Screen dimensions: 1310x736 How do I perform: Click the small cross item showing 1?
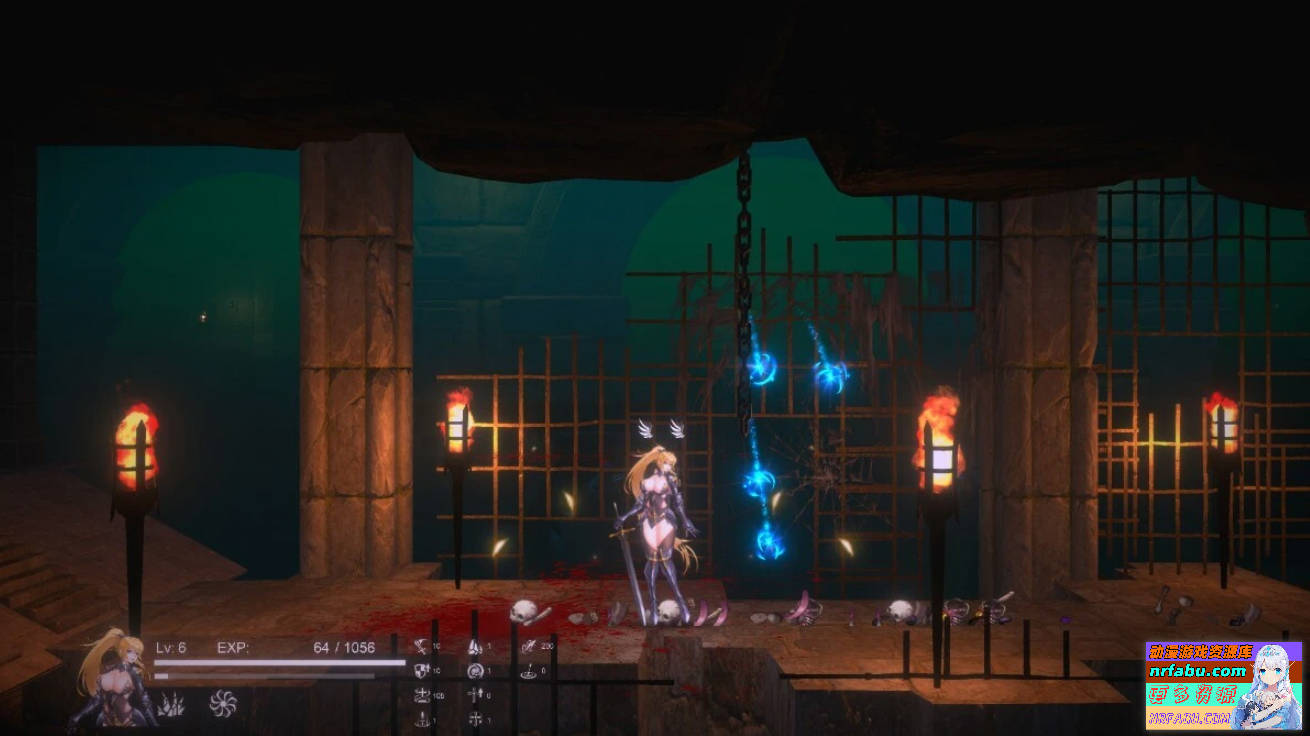pos(476,719)
